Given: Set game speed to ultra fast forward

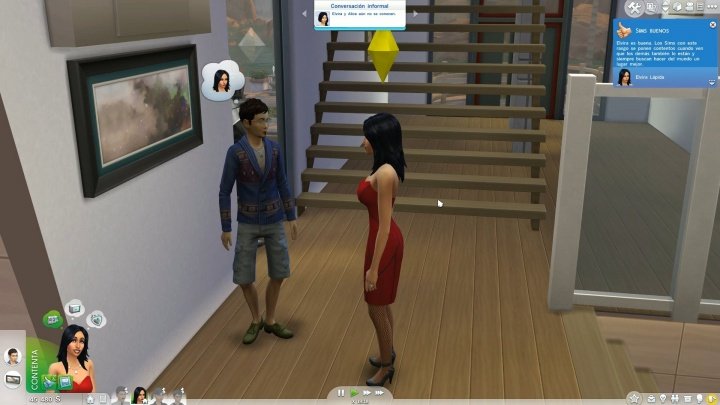Looking at the screenshot, I should pyautogui.click(x=380, y=393).
